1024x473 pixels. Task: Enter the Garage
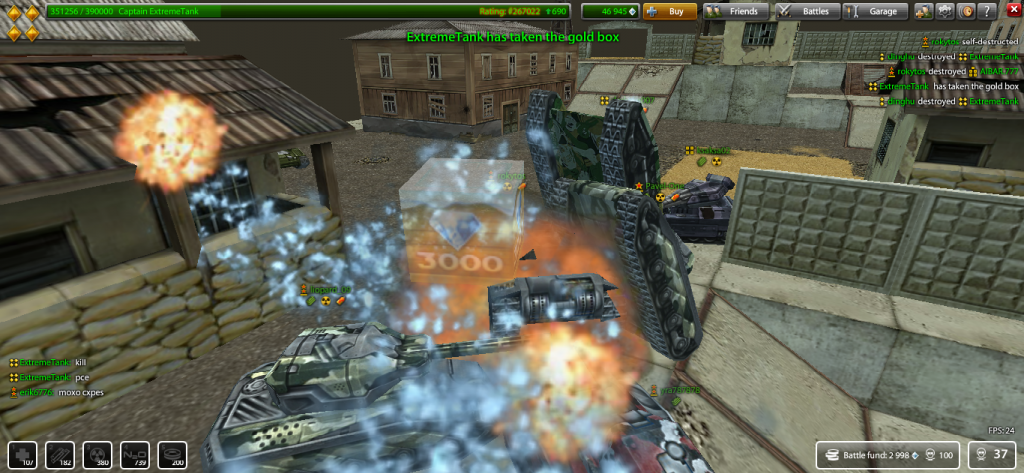(x=875, y=12)
